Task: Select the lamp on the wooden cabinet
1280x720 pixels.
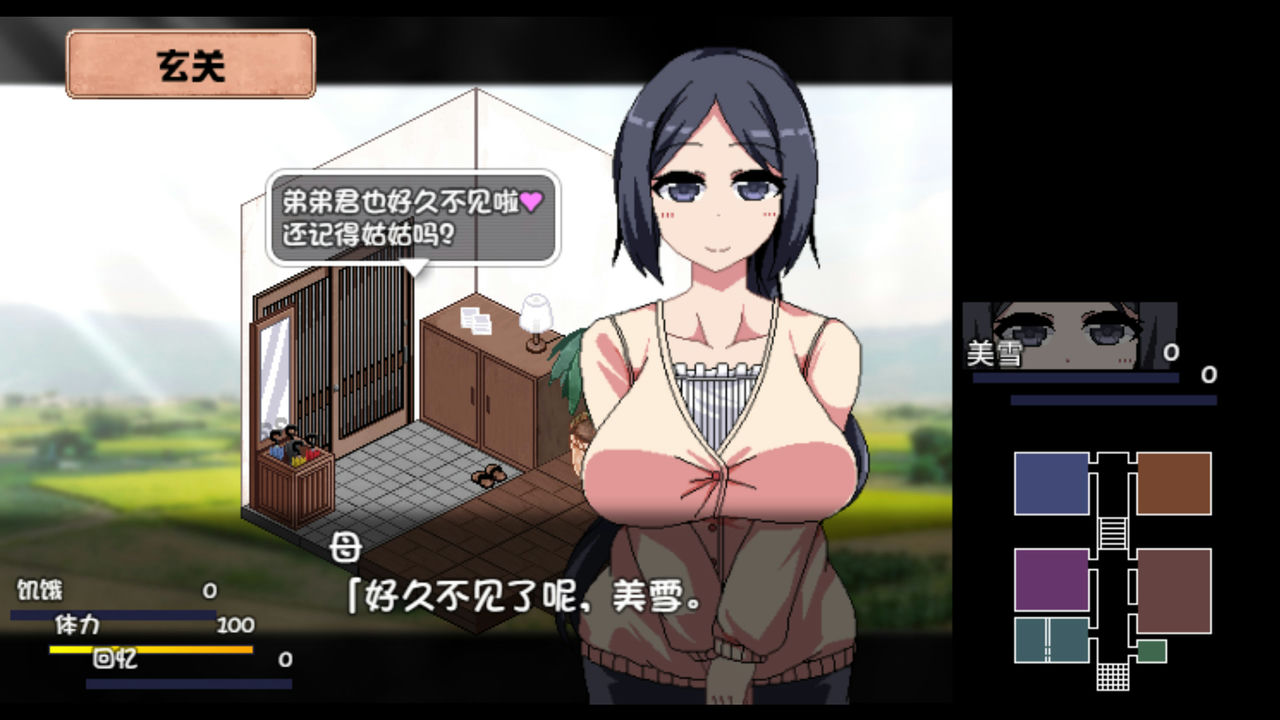Action: (537, 312)
